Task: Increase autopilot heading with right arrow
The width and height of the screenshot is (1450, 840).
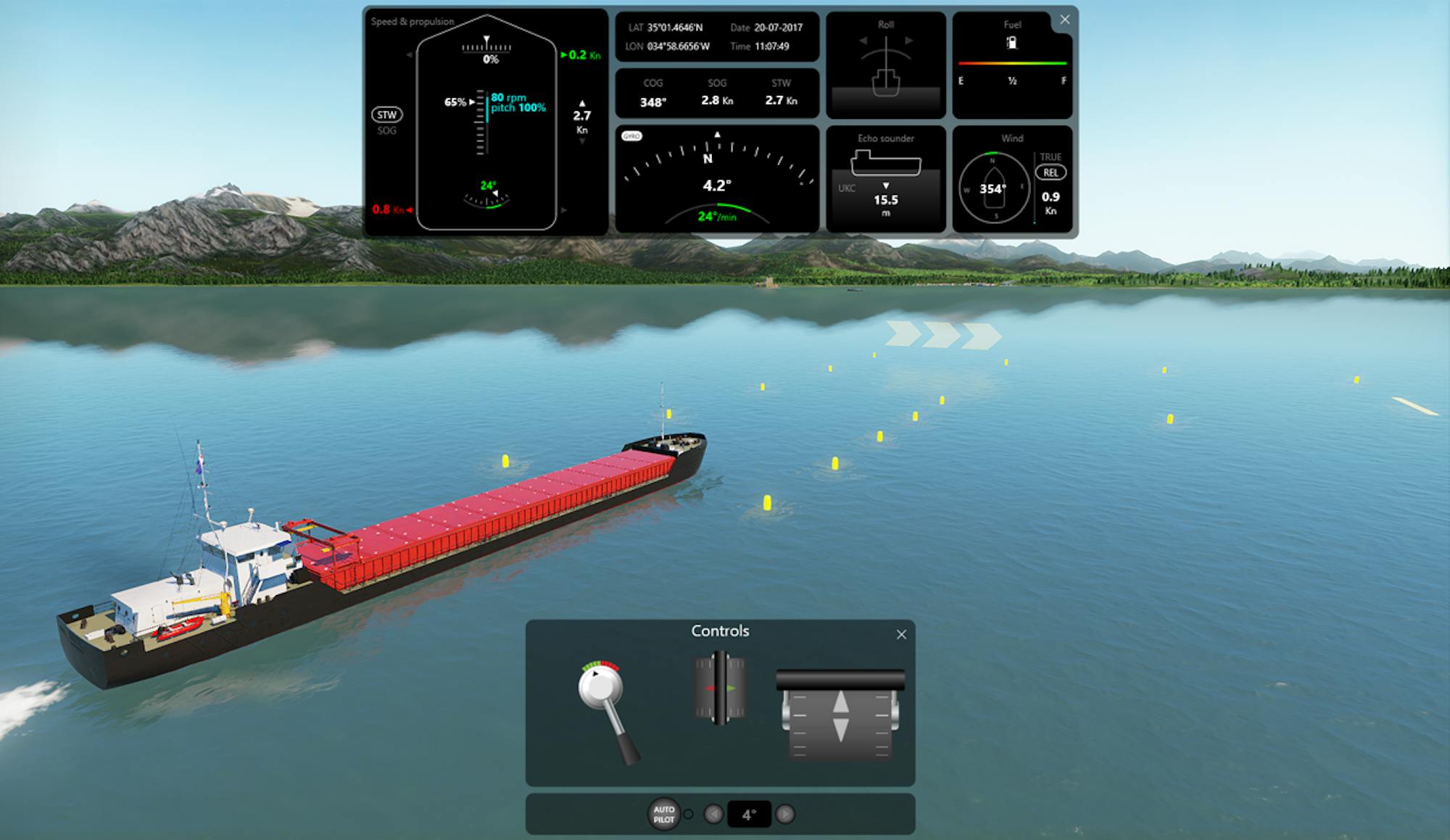Action: pyautogui.click(x=784, y=815)
